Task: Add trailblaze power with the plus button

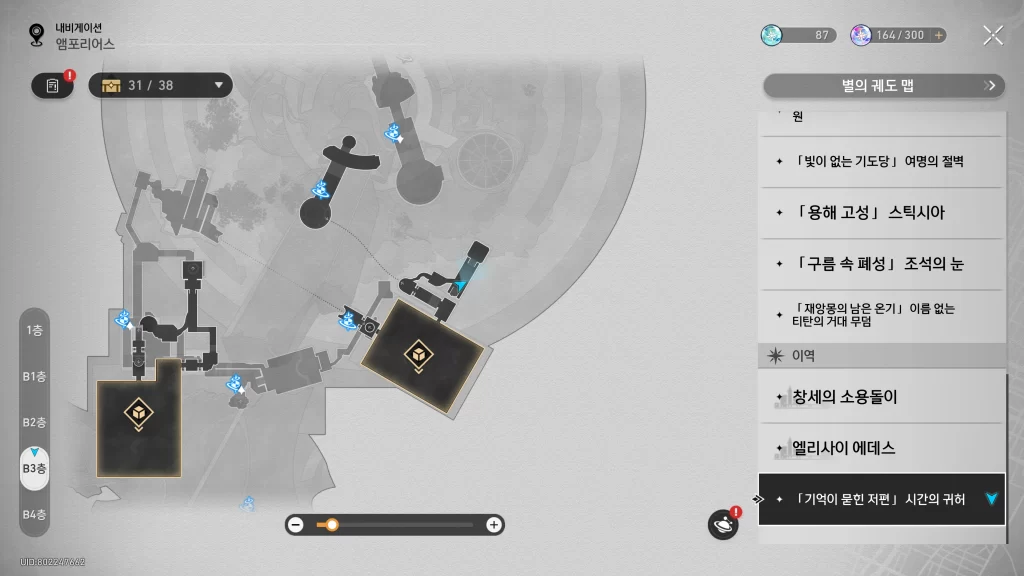Action: coord(938,35)
